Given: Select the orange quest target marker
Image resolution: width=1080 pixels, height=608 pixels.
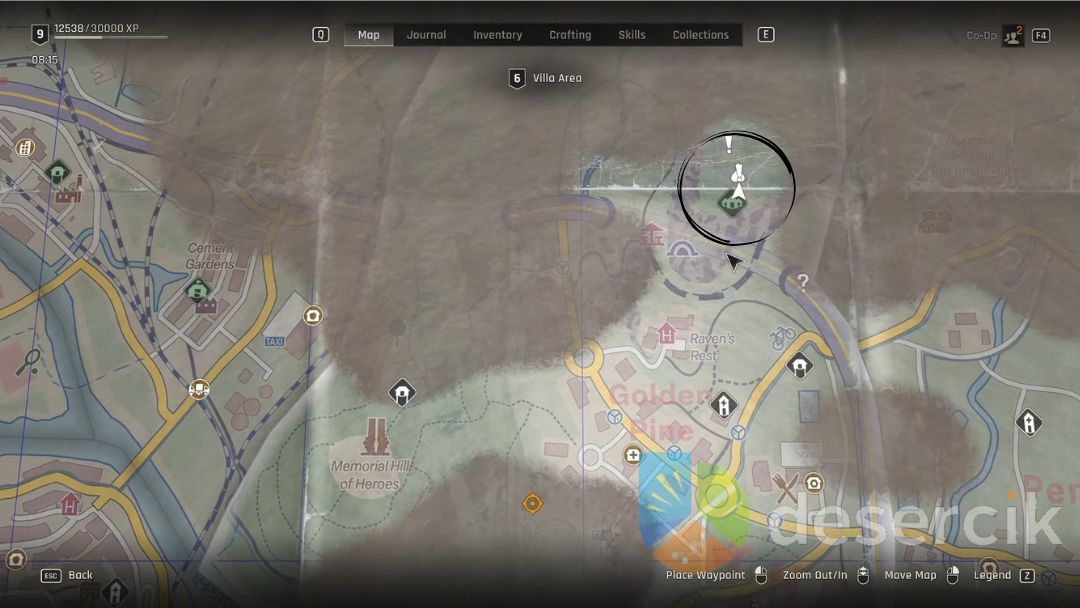Looking at the screenshot, I should 532,503.
